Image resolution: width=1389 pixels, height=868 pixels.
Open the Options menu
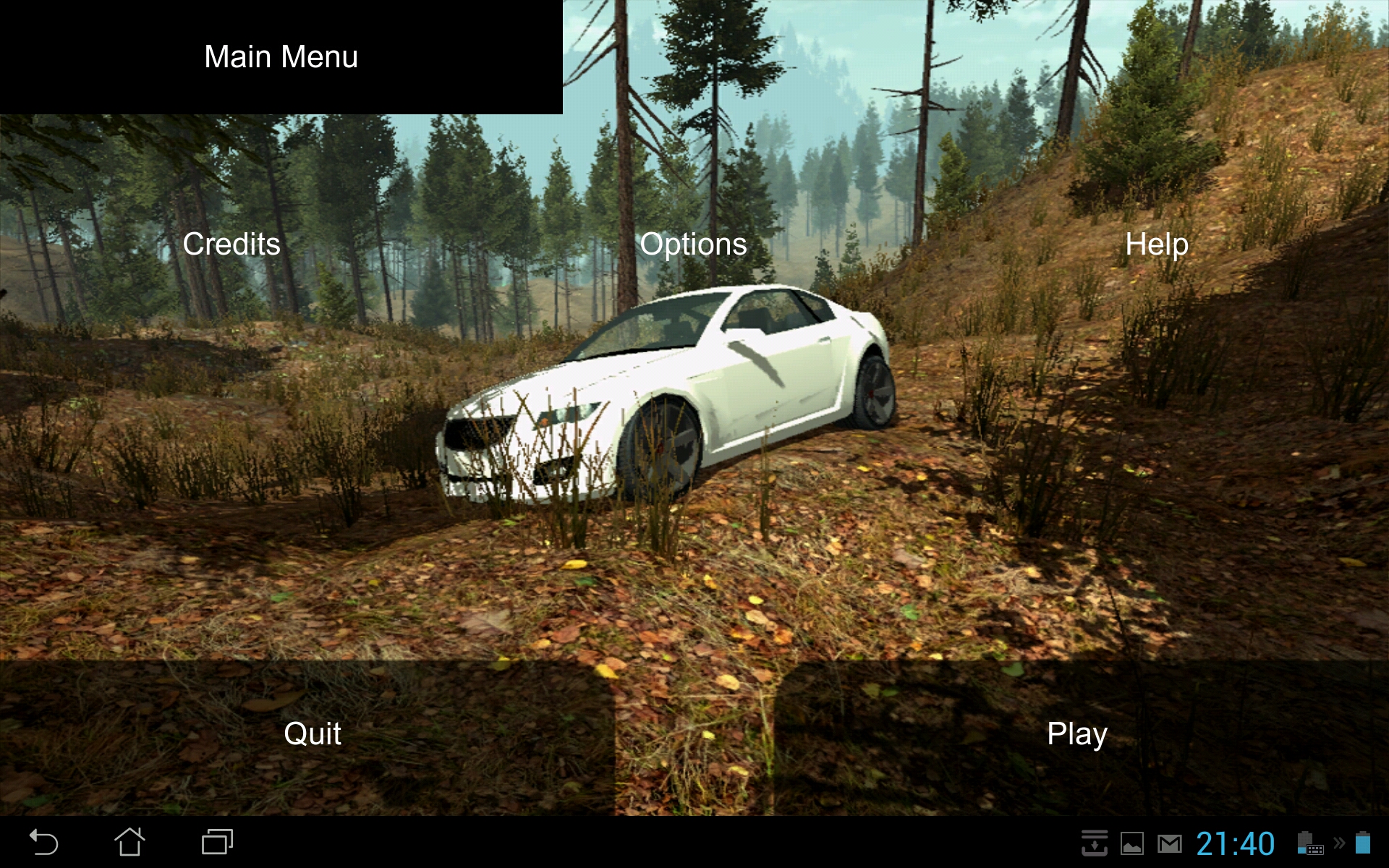(x=693, y=244)
